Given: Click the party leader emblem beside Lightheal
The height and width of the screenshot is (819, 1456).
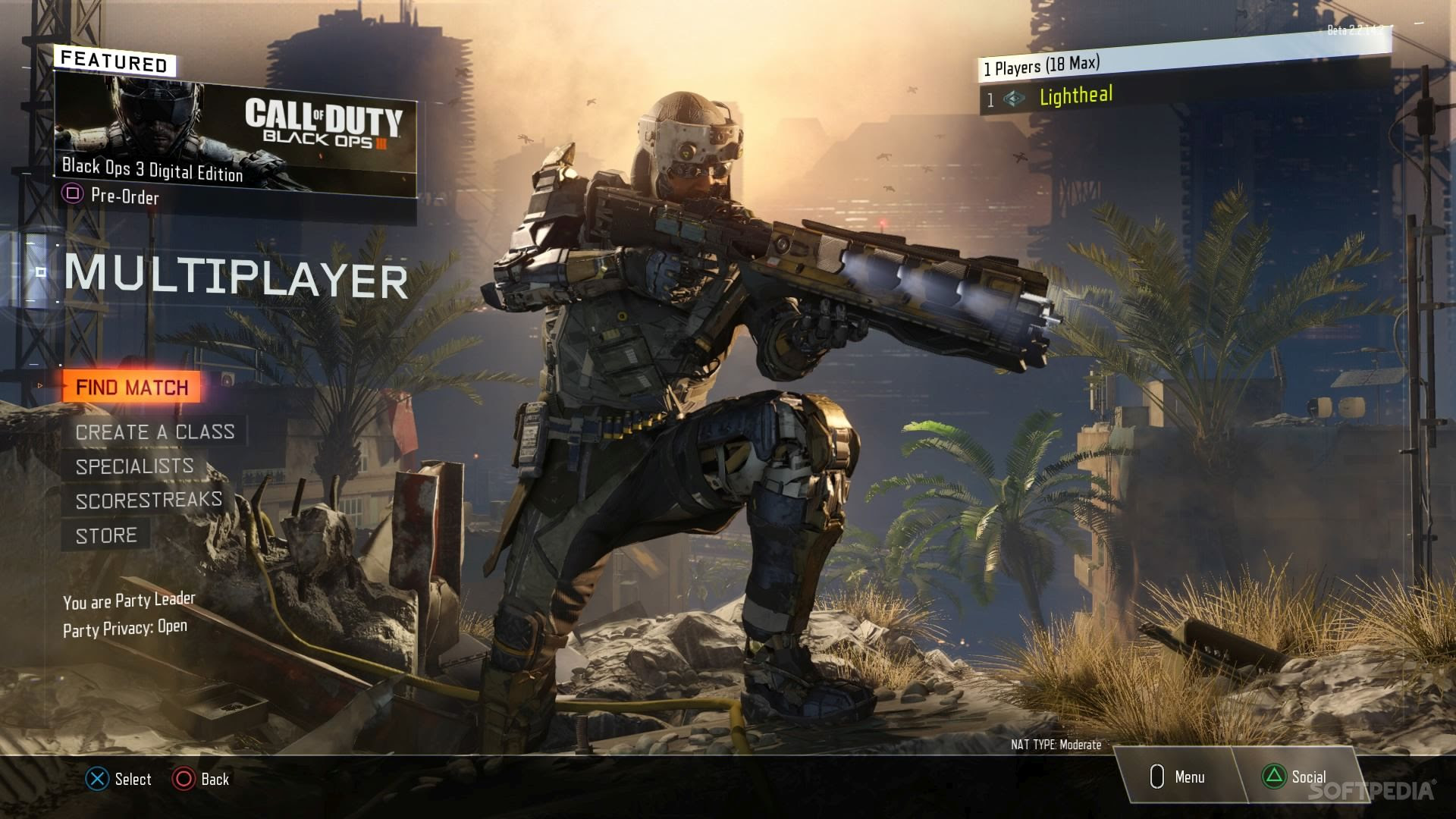Looking at the screenshot, I should point(1012,97).
